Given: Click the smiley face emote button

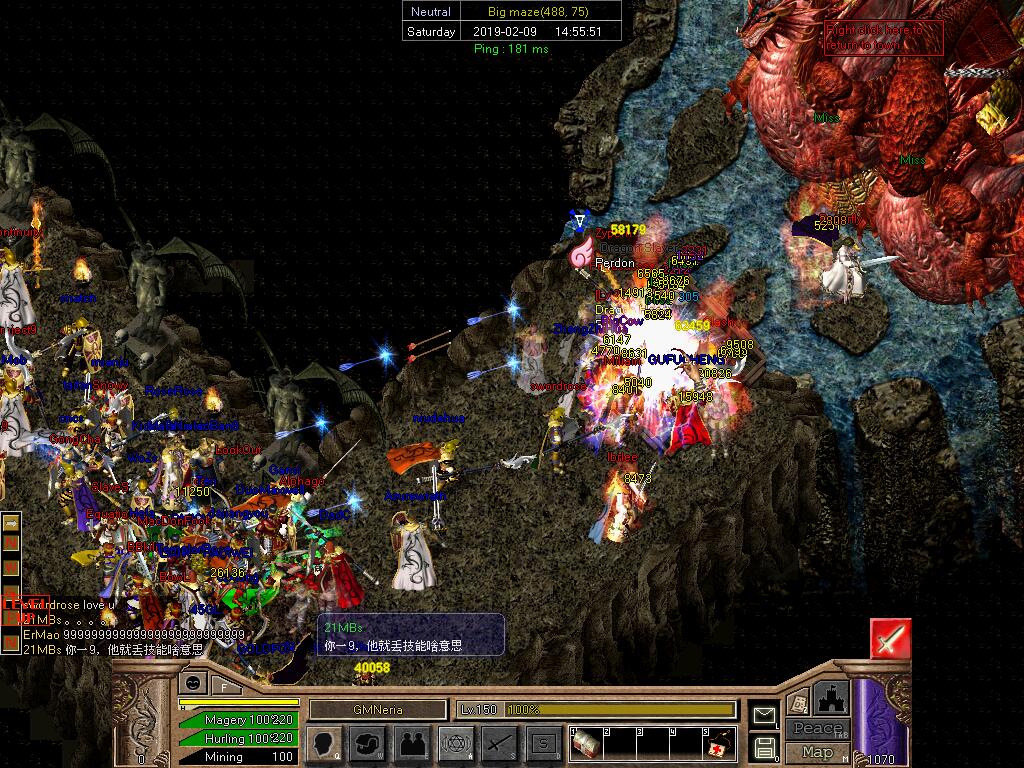Looking at the screenshot, I should [x=191, y=682].
